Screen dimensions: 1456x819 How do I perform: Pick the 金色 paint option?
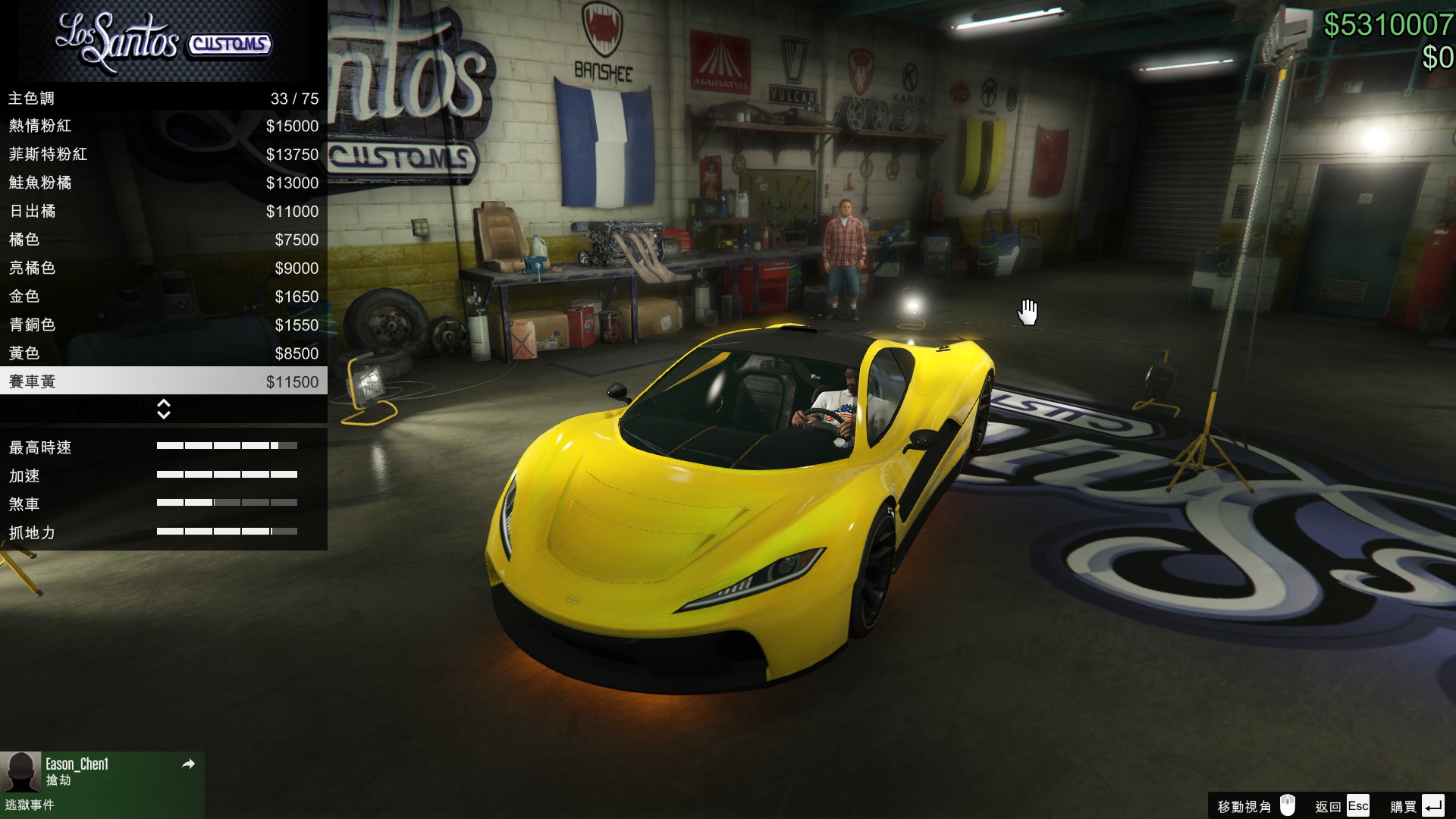point(163,297)
